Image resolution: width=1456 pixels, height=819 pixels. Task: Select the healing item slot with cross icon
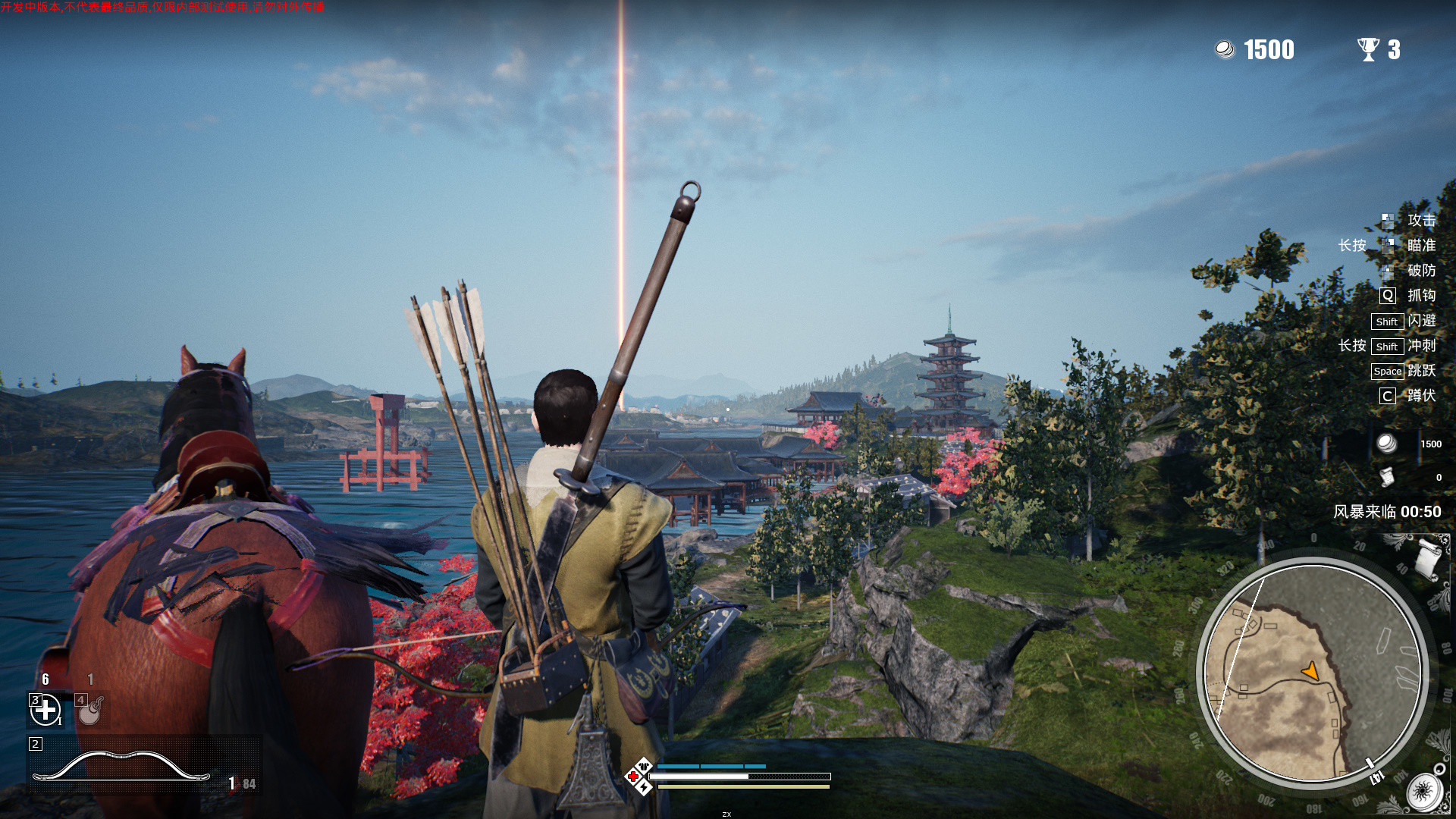click(45, 711)
